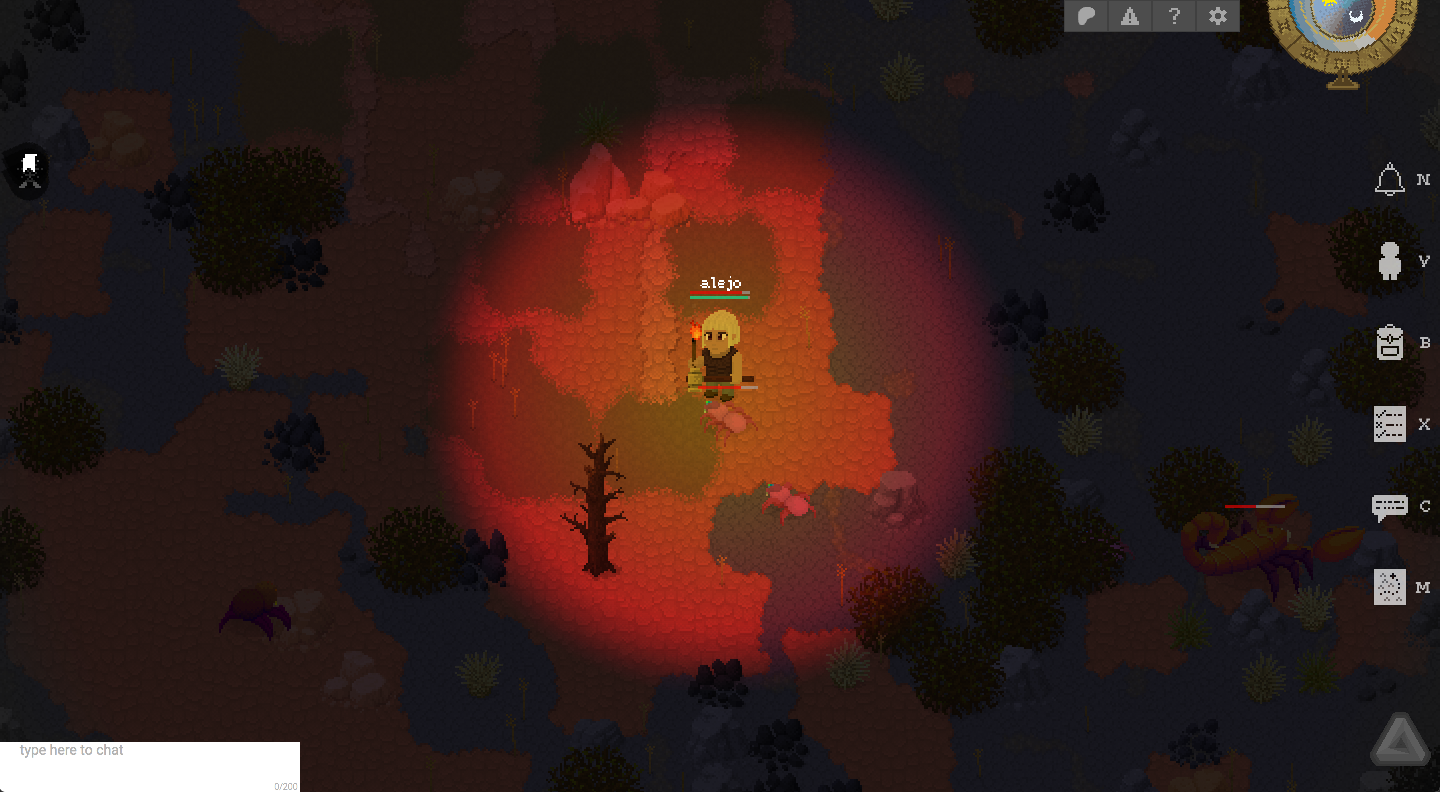Click alejo's health bar

point(720,295)
